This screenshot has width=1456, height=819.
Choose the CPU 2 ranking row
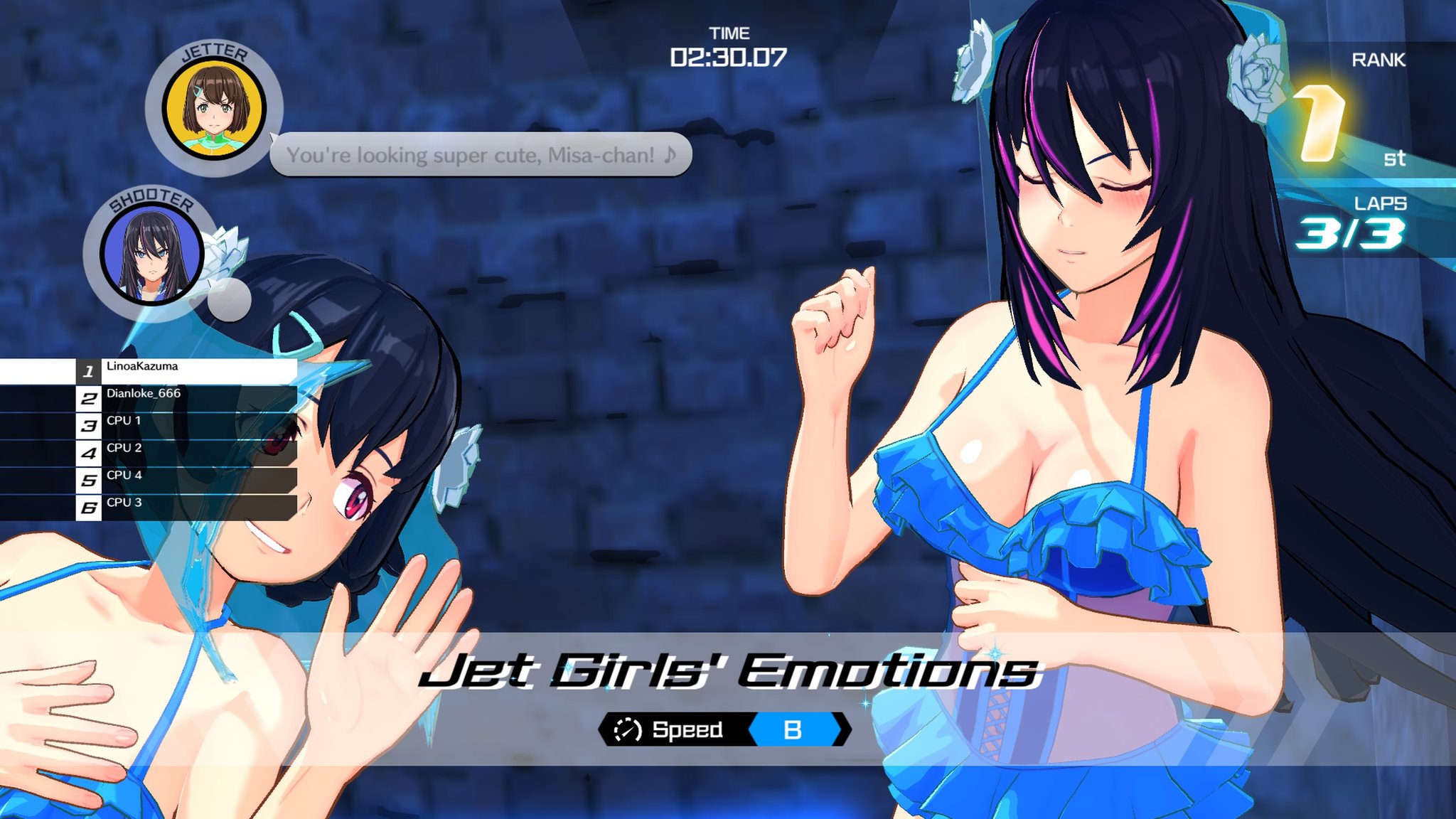(x=186, y=452)
